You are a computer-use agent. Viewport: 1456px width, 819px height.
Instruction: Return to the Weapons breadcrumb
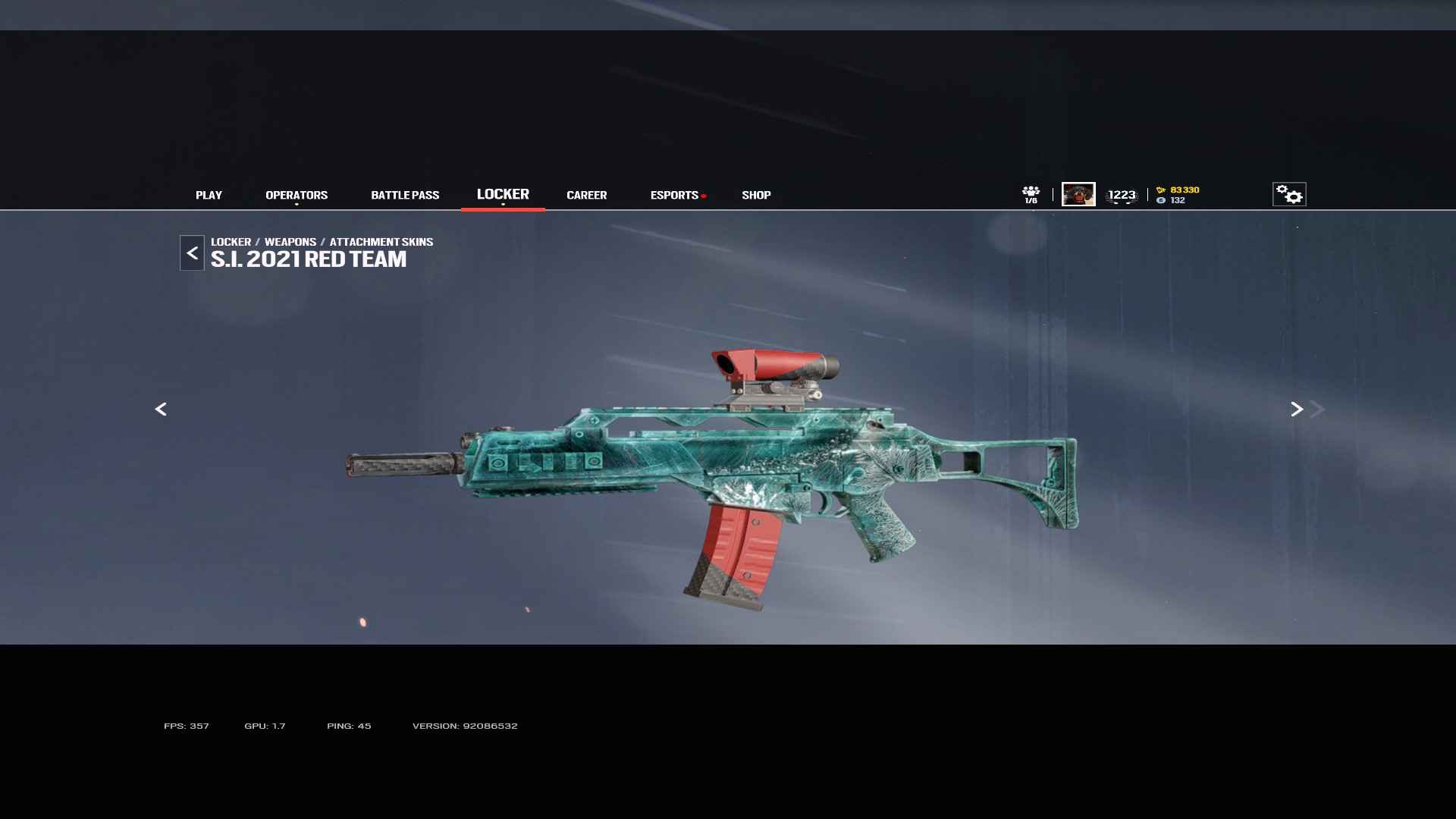click(290, 242)
